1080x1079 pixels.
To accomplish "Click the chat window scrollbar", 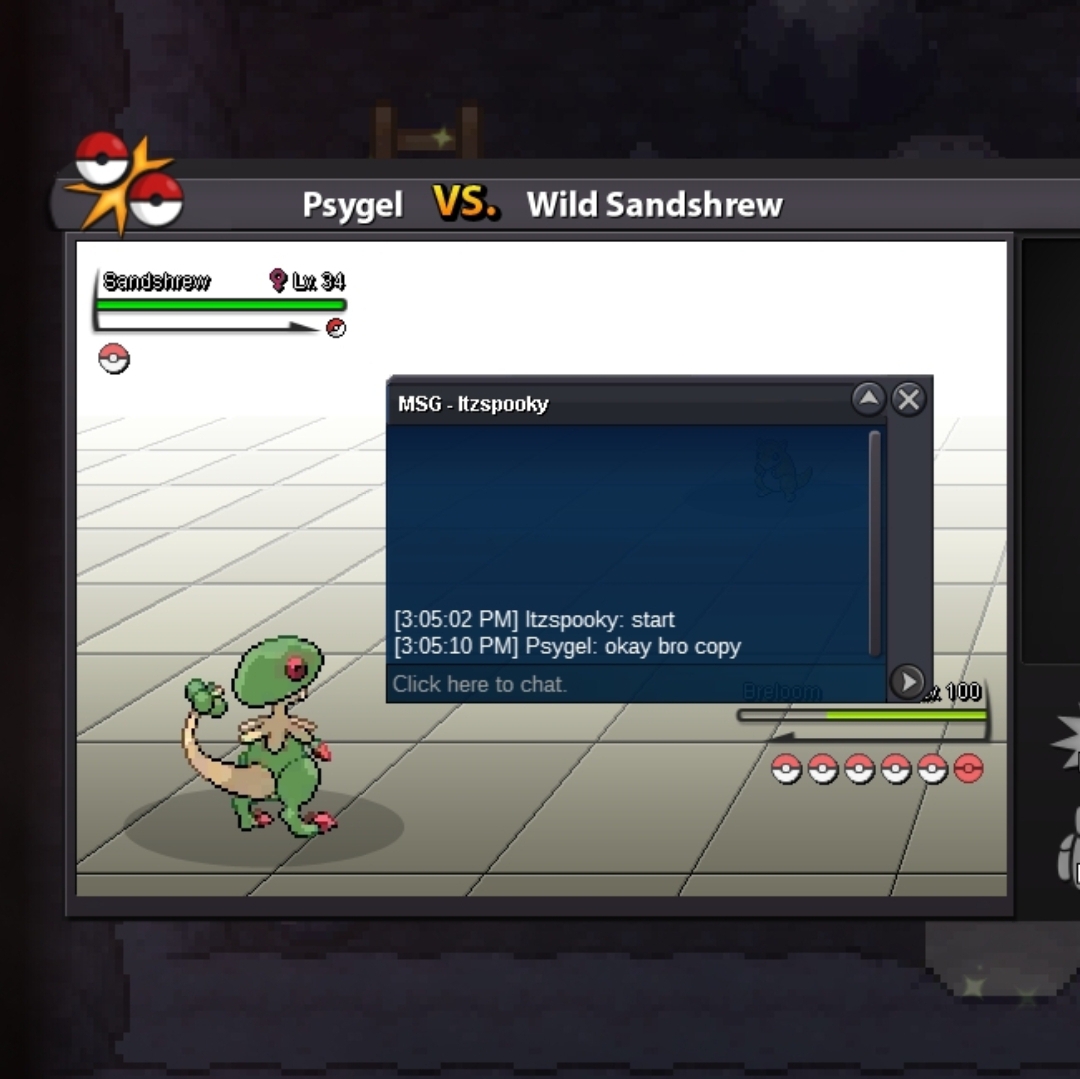I will click(875, 540).
